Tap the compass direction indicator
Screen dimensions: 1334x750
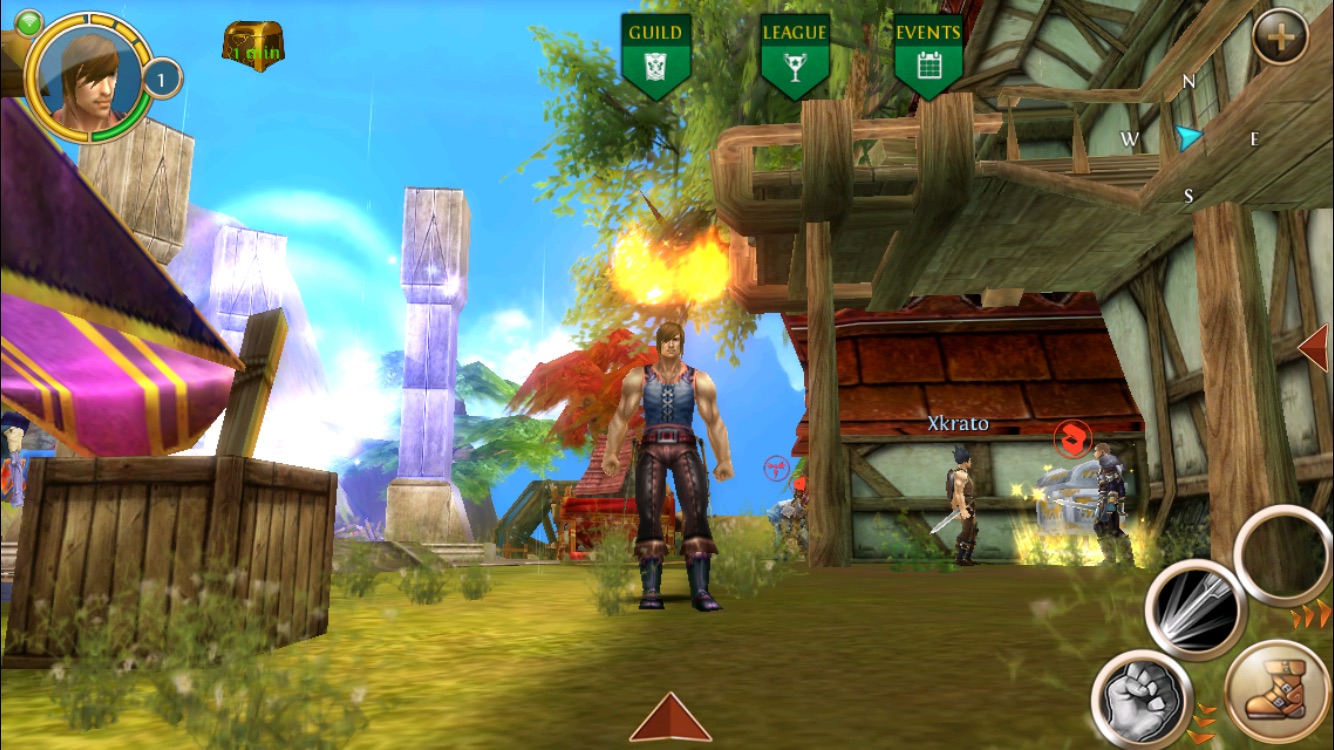click(1189, 138)
